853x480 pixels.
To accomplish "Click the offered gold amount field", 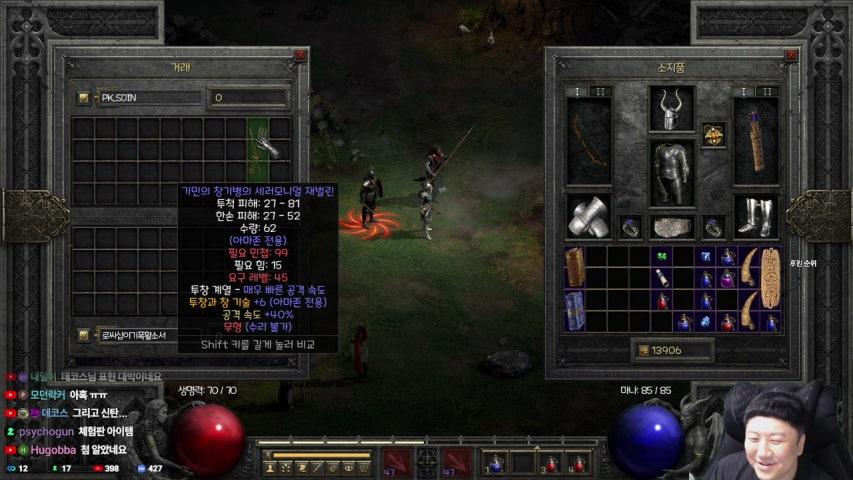I will tap(248, 98).
